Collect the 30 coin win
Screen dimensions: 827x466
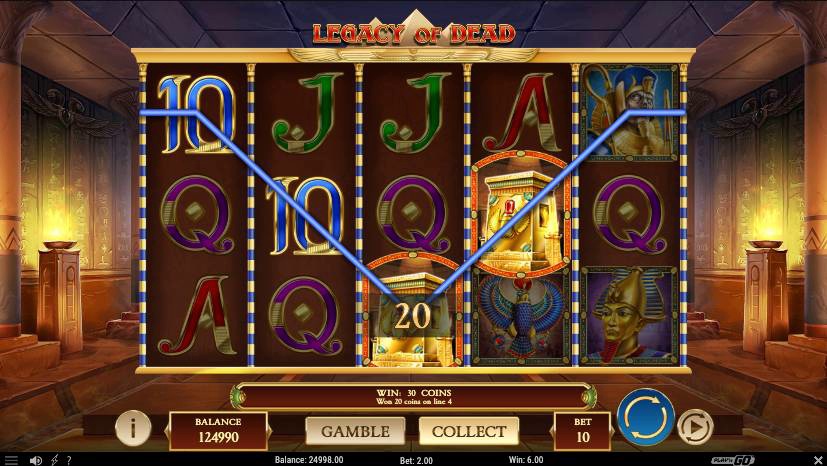469,431
